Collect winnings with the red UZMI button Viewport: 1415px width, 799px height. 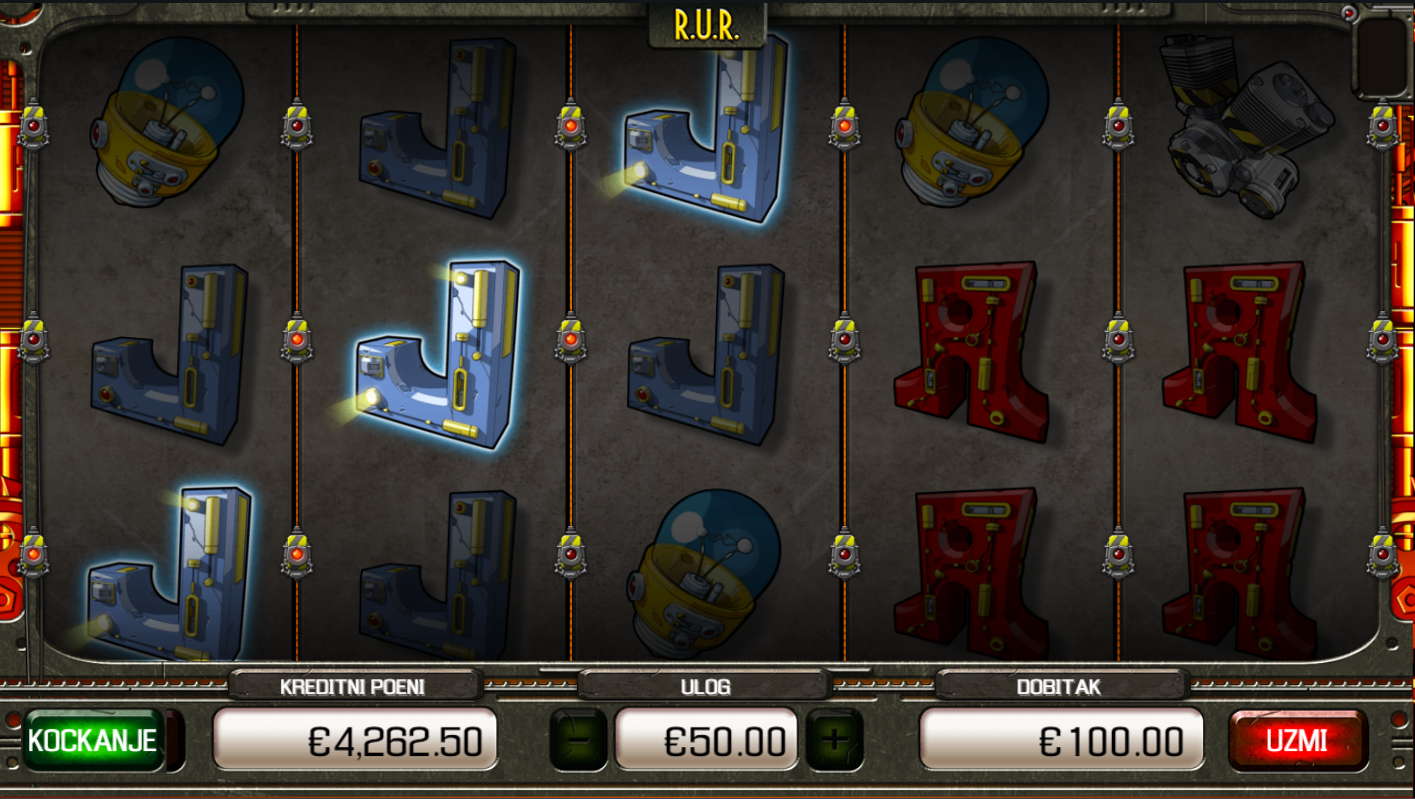[1297, 740]
